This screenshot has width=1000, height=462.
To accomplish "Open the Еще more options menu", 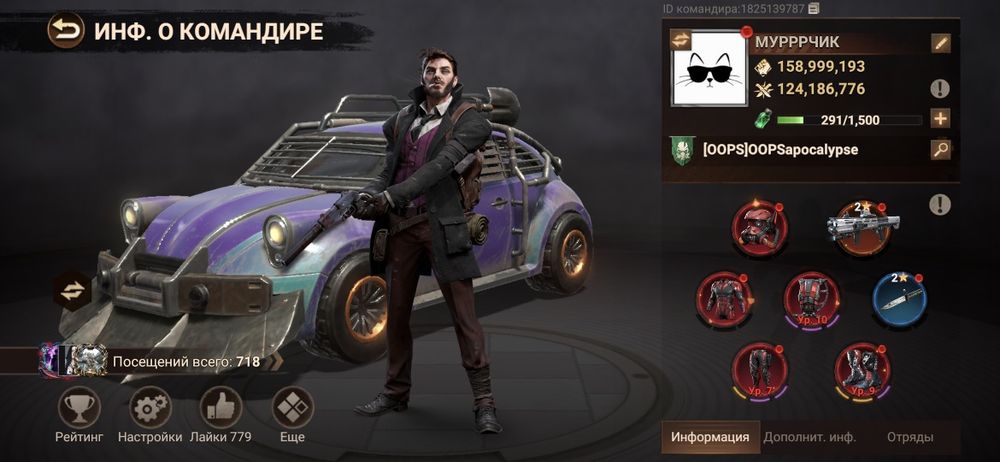I will point(293,407).
